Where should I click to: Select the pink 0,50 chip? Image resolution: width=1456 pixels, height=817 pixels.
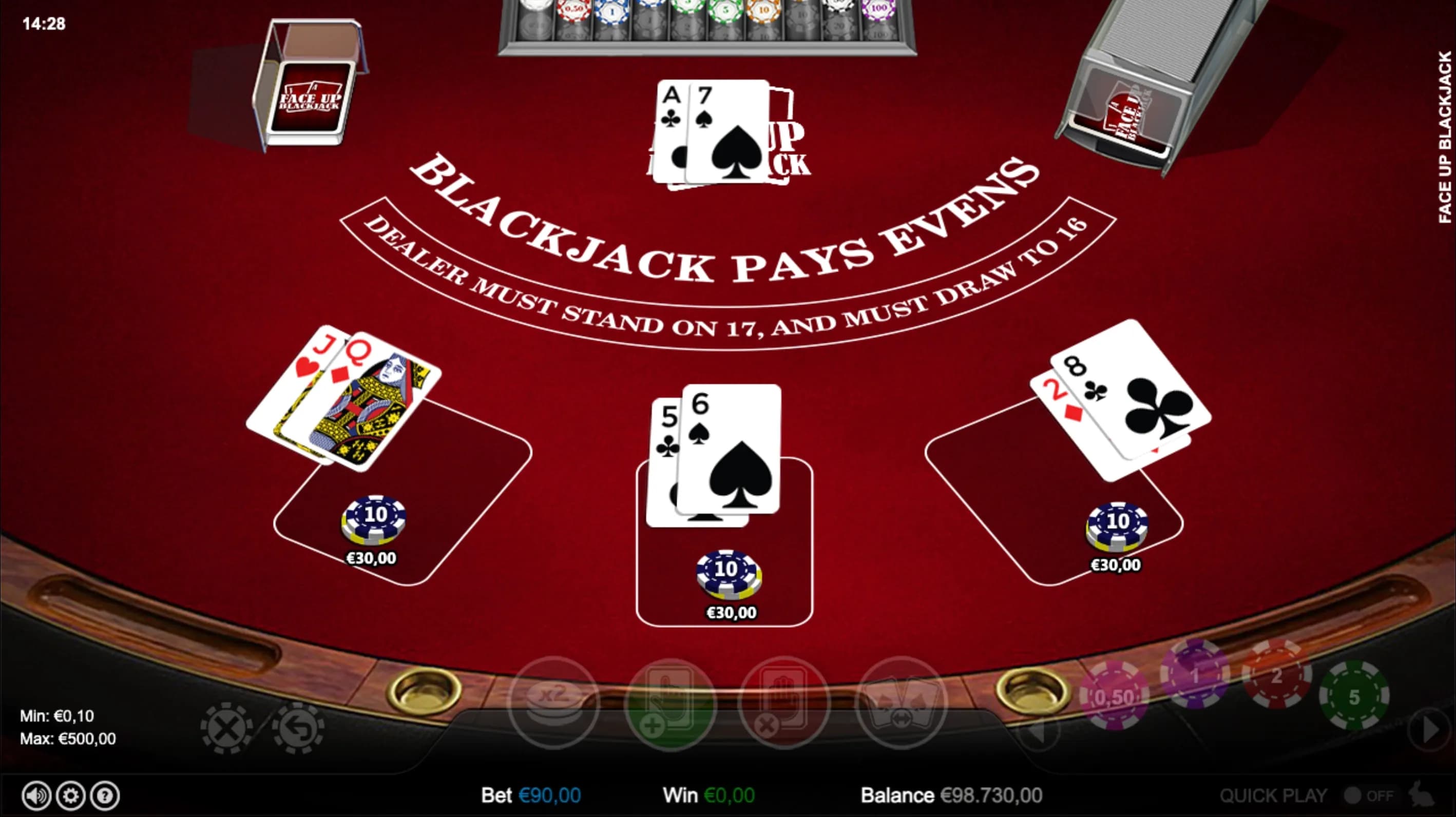pos(1114,696)
